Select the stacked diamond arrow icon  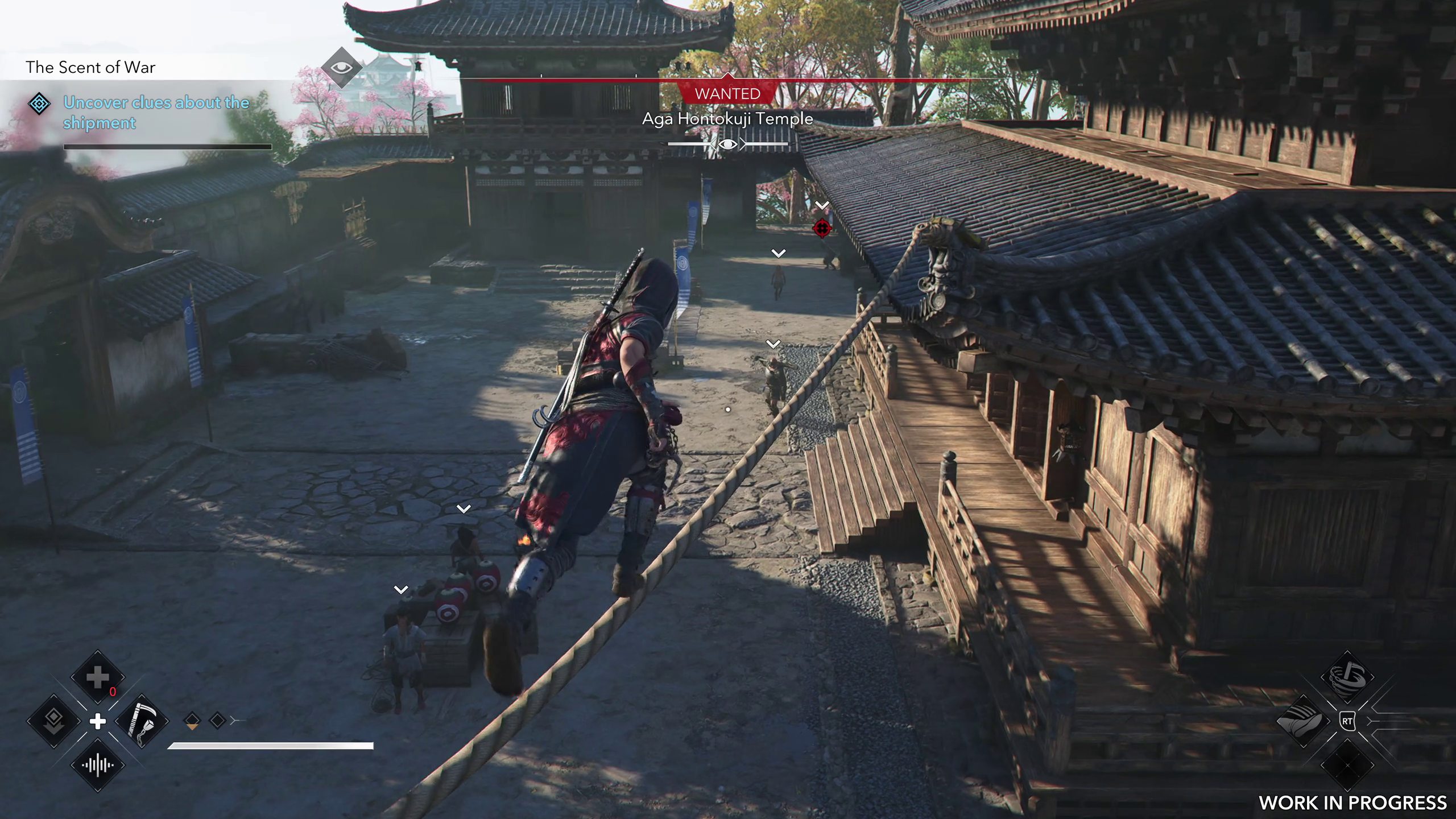point(54,721)
